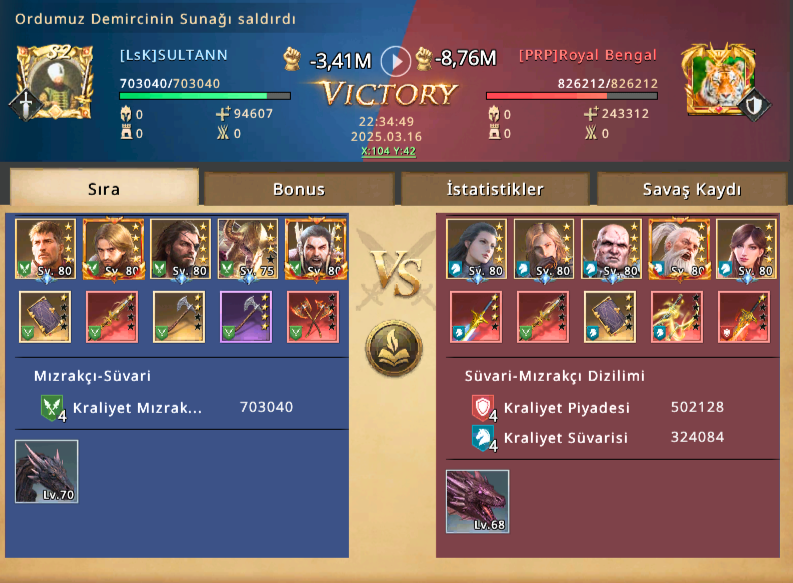793x583 pixels.
Task: Select the crossed red axes equipment
Action: tap(314, 316)
